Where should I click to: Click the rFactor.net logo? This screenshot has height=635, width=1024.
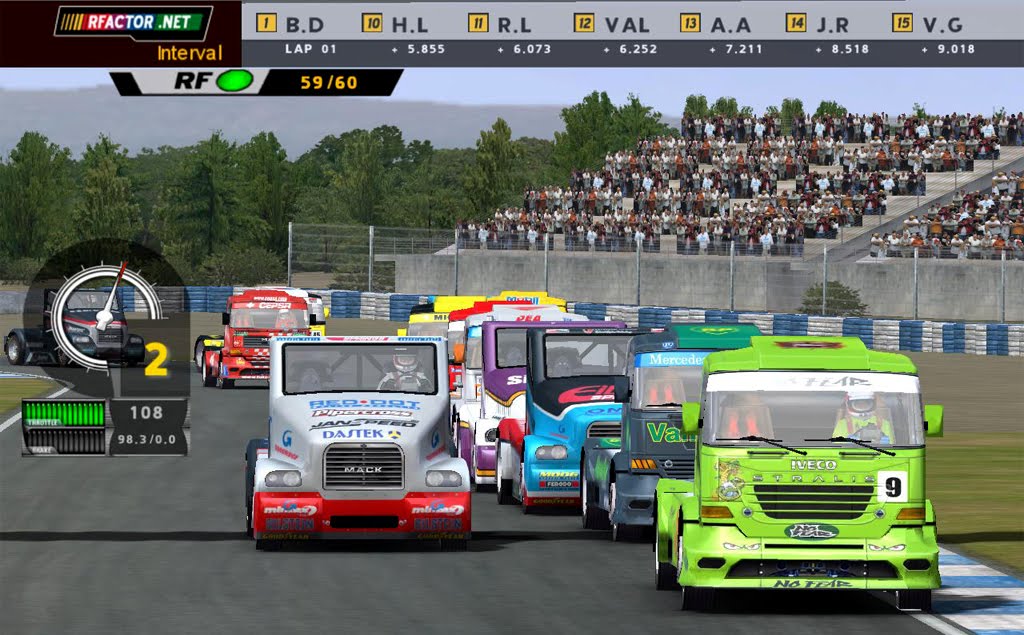133,23
